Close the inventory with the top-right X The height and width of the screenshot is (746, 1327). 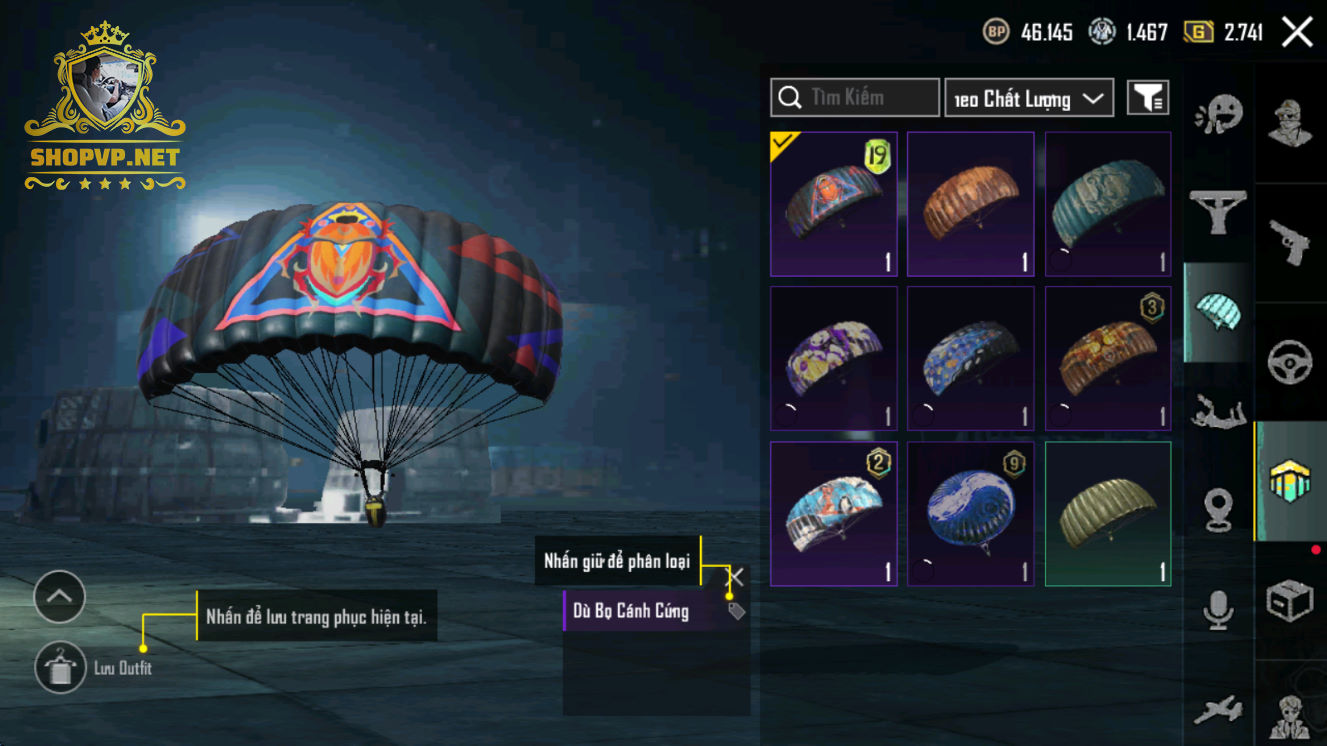click(x=1297, y=32)
